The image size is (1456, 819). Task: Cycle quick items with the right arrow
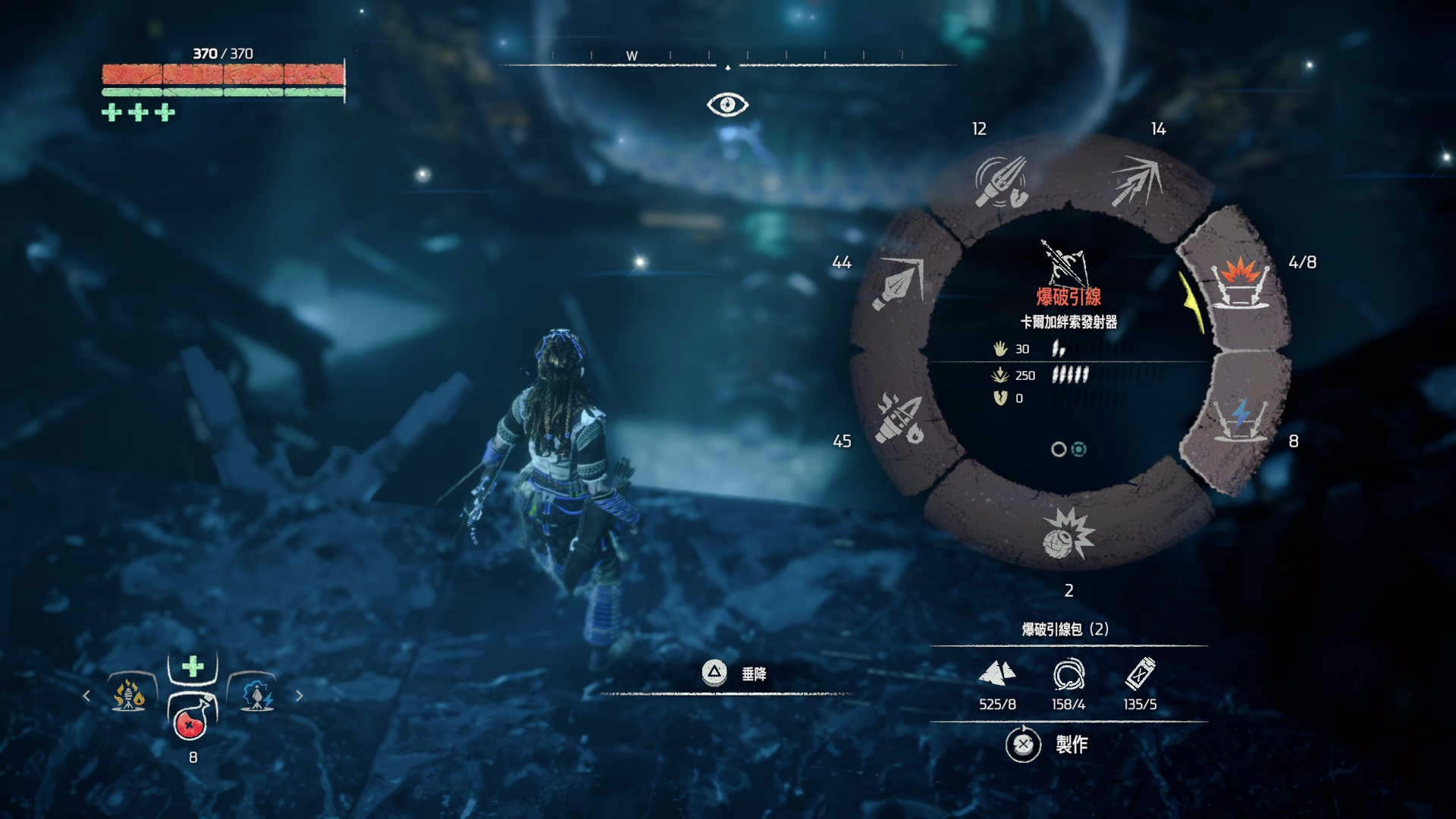pyautogui.click(x=300, y=695)
